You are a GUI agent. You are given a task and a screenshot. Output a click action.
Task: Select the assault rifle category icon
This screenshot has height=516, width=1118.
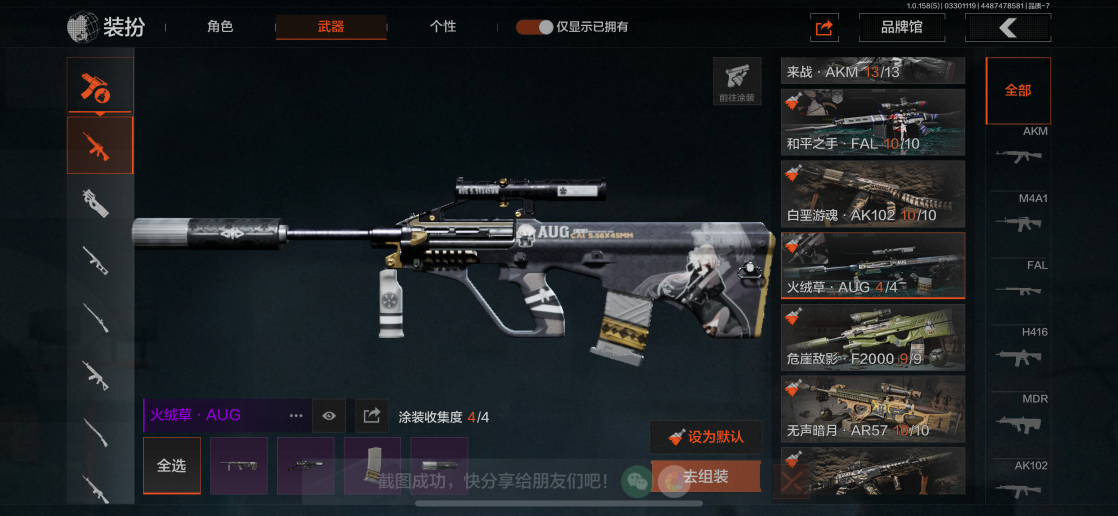99,146
